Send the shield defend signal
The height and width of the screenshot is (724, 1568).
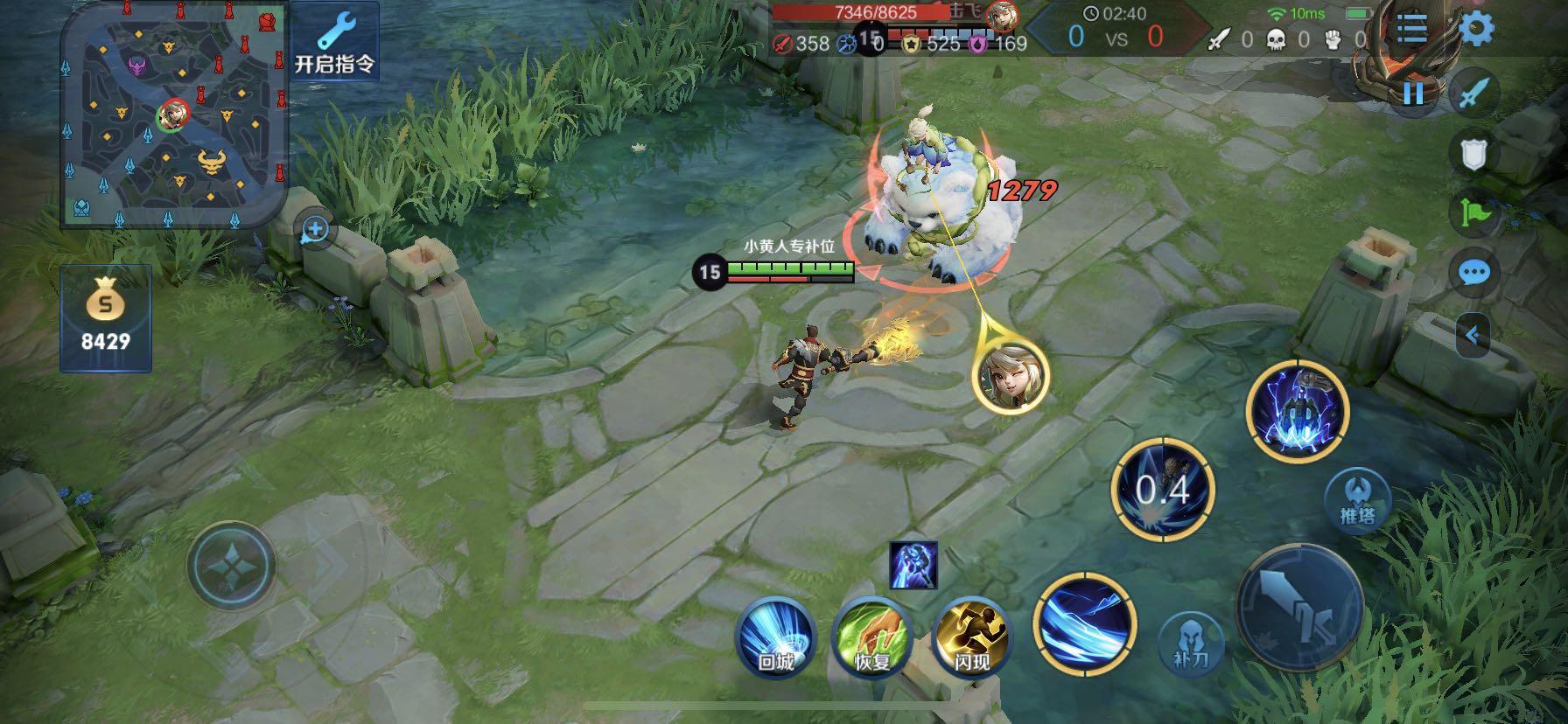1474,154
